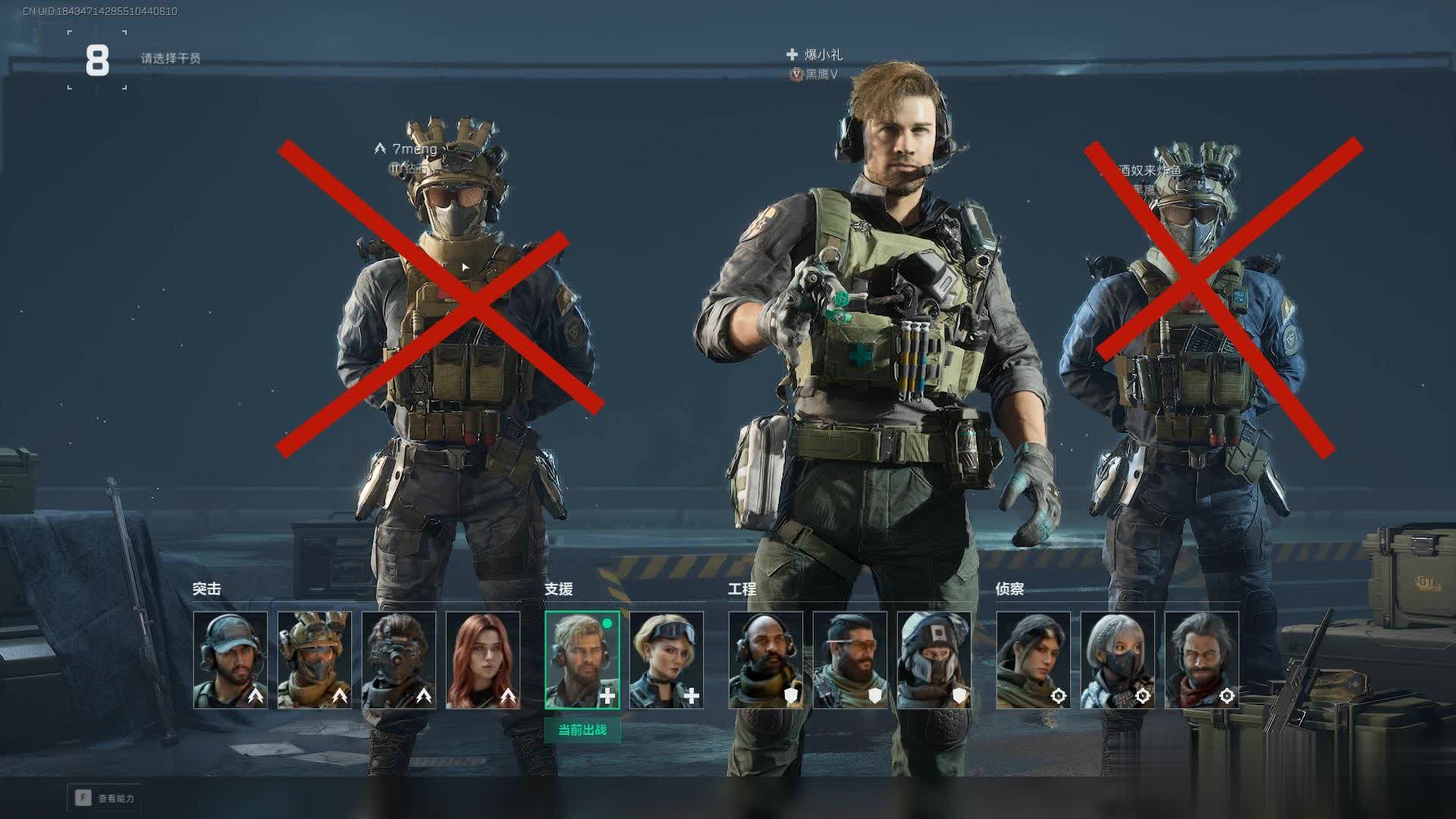Pick the bald bearded engineer operator
Image resolution: width=1456 pixels, height=819 pixels.
click(766, 661)
